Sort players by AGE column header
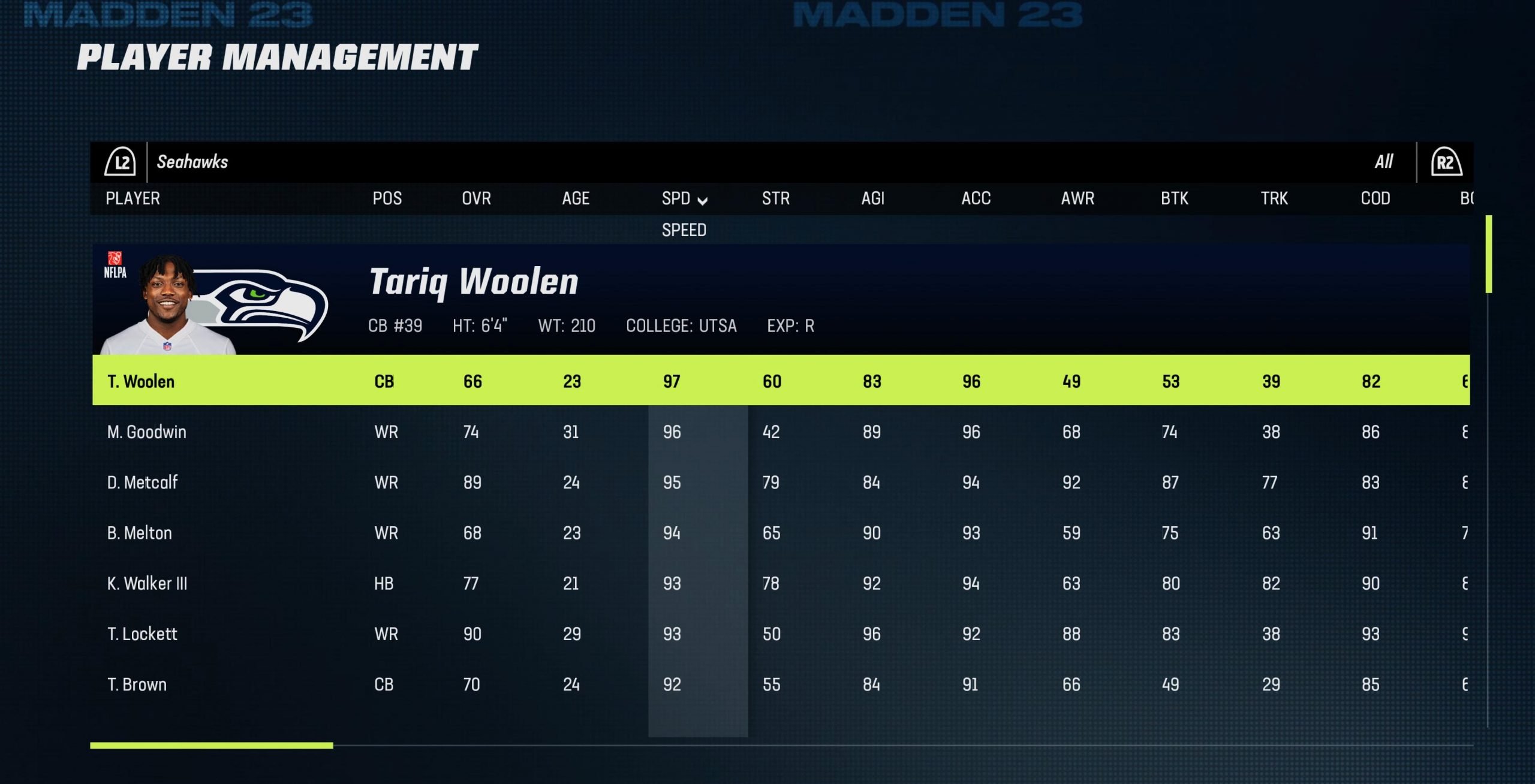Image resolution: width=1535 pixels, height=784 pixels. pos(576,198)
